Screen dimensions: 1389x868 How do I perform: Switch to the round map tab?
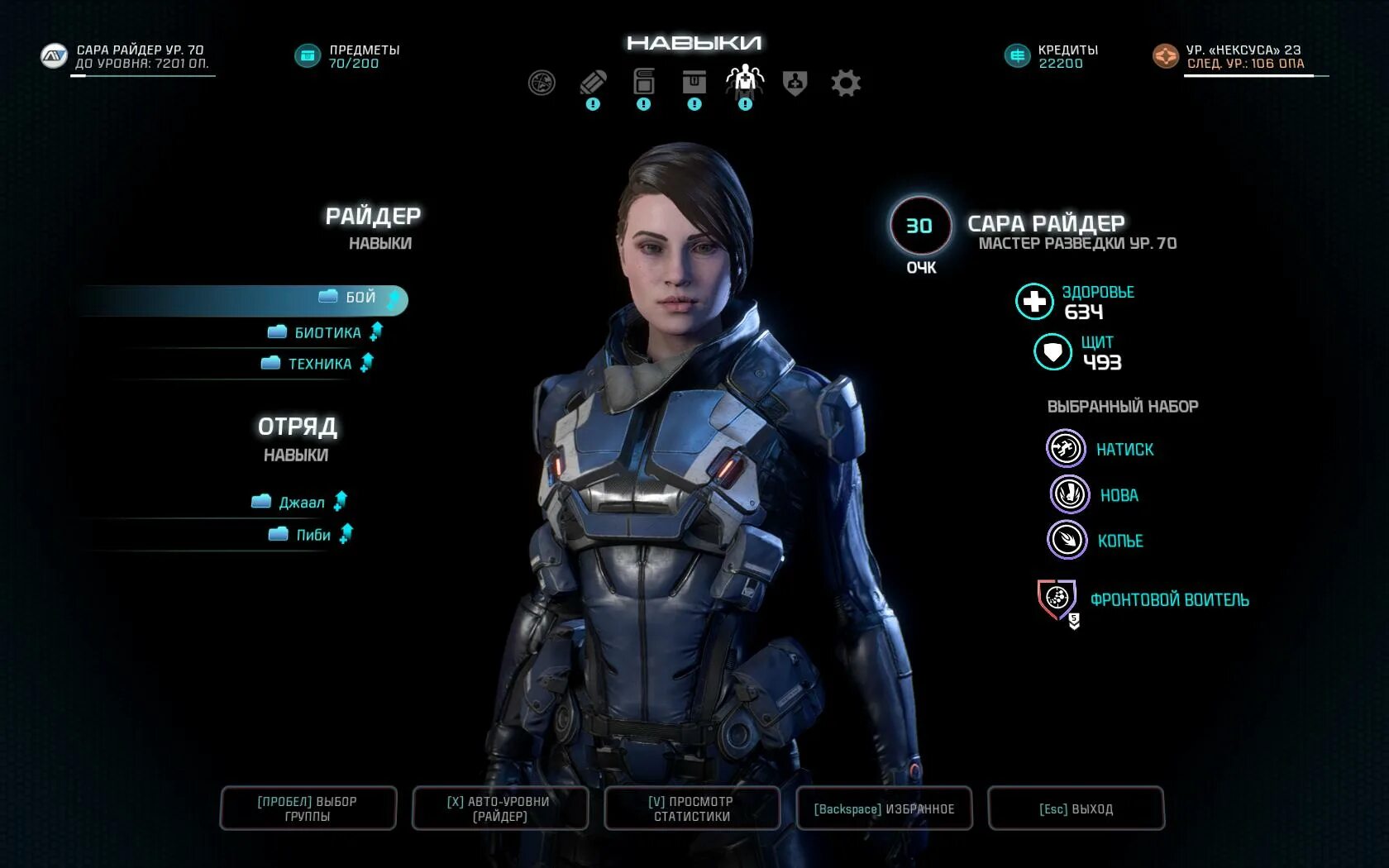542,83
